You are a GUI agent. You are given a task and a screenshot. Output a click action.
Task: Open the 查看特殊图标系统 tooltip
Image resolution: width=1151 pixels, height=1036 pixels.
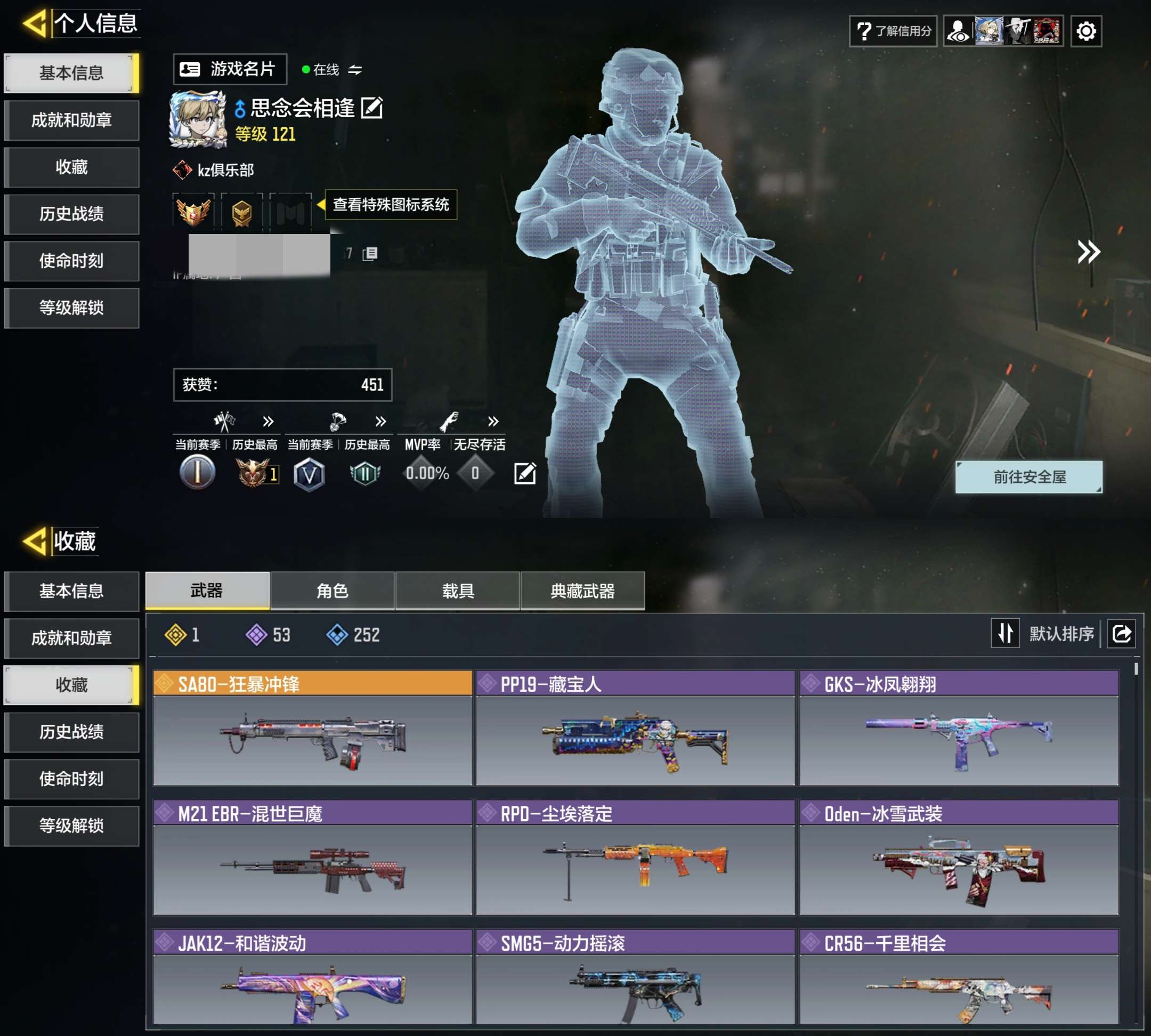click(391, 204)
